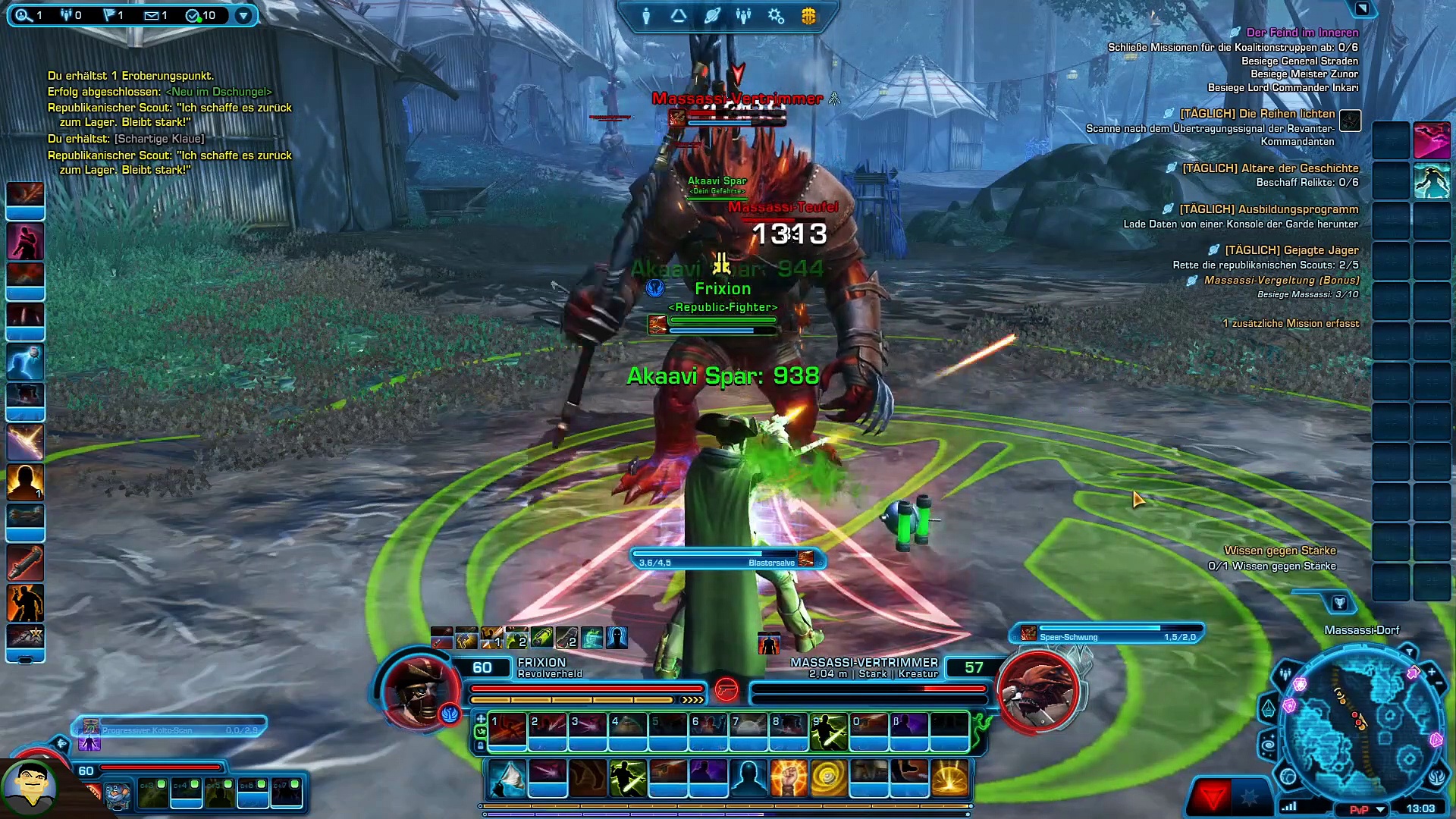Screen dimensions: 1456x819
Task: Open the character person icon in top menu
Action: pos(646,16)
